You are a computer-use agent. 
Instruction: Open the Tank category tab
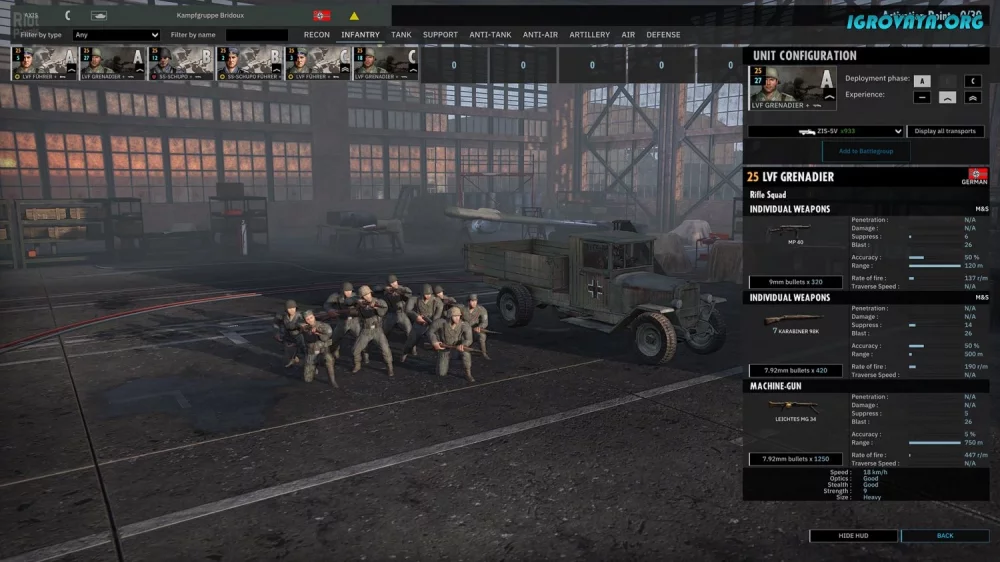pos(401,35)
